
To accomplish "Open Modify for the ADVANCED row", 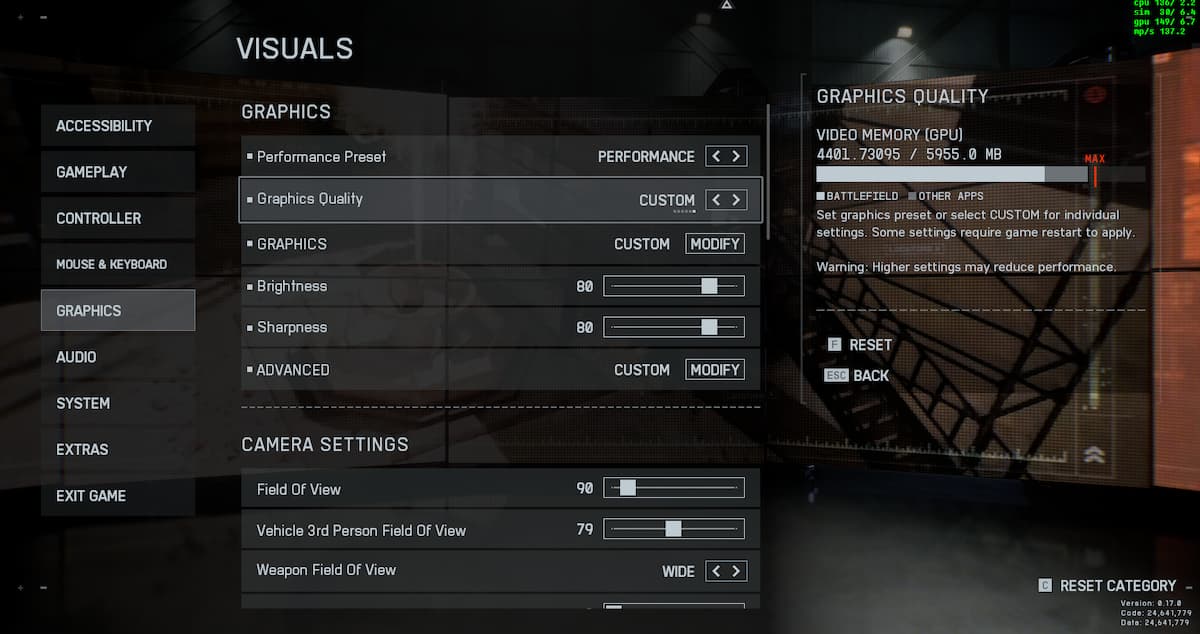I will pyautogui.click(x=715, y=370).
